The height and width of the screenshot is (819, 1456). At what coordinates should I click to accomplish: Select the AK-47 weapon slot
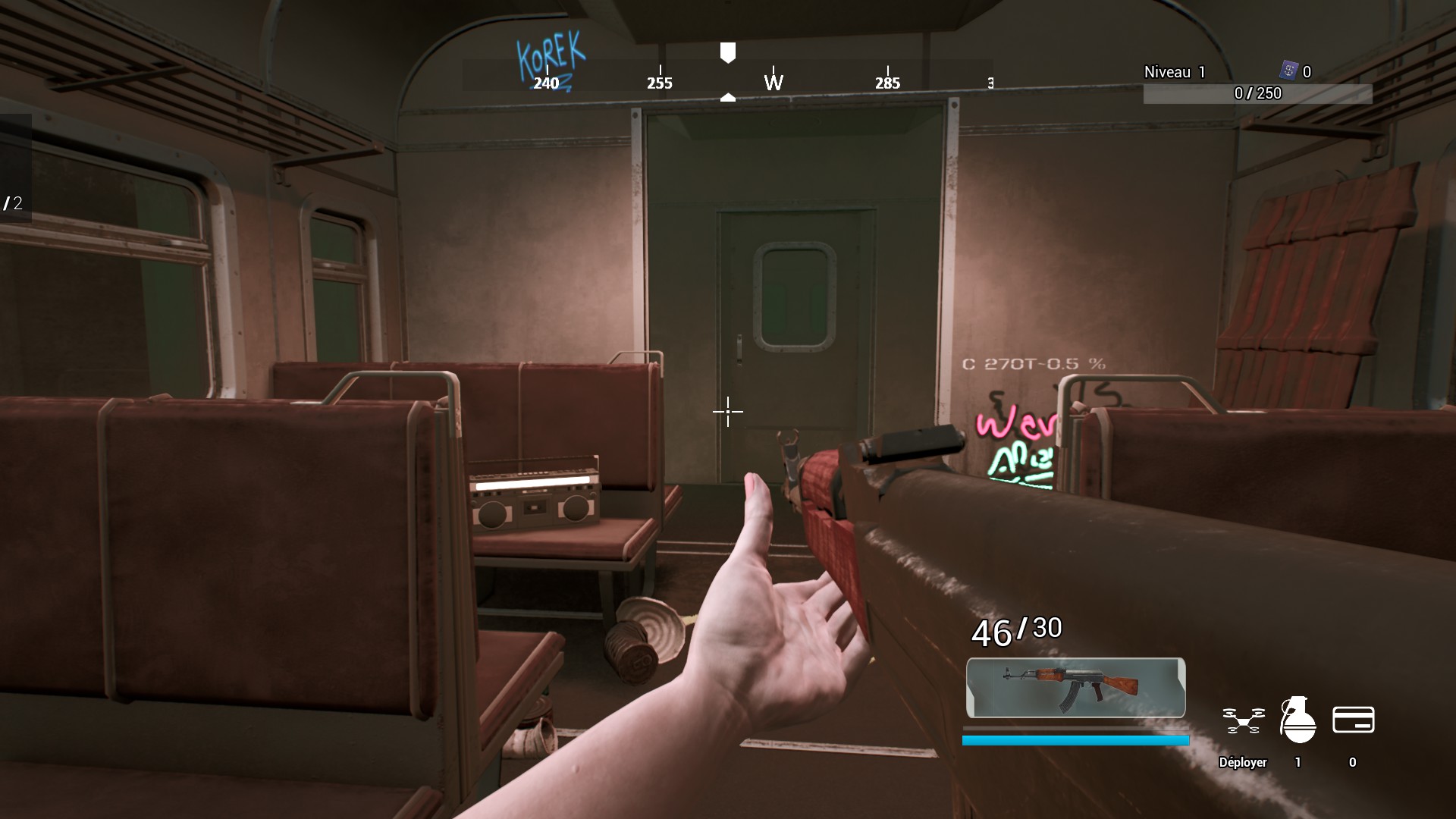click(1075, 687)
